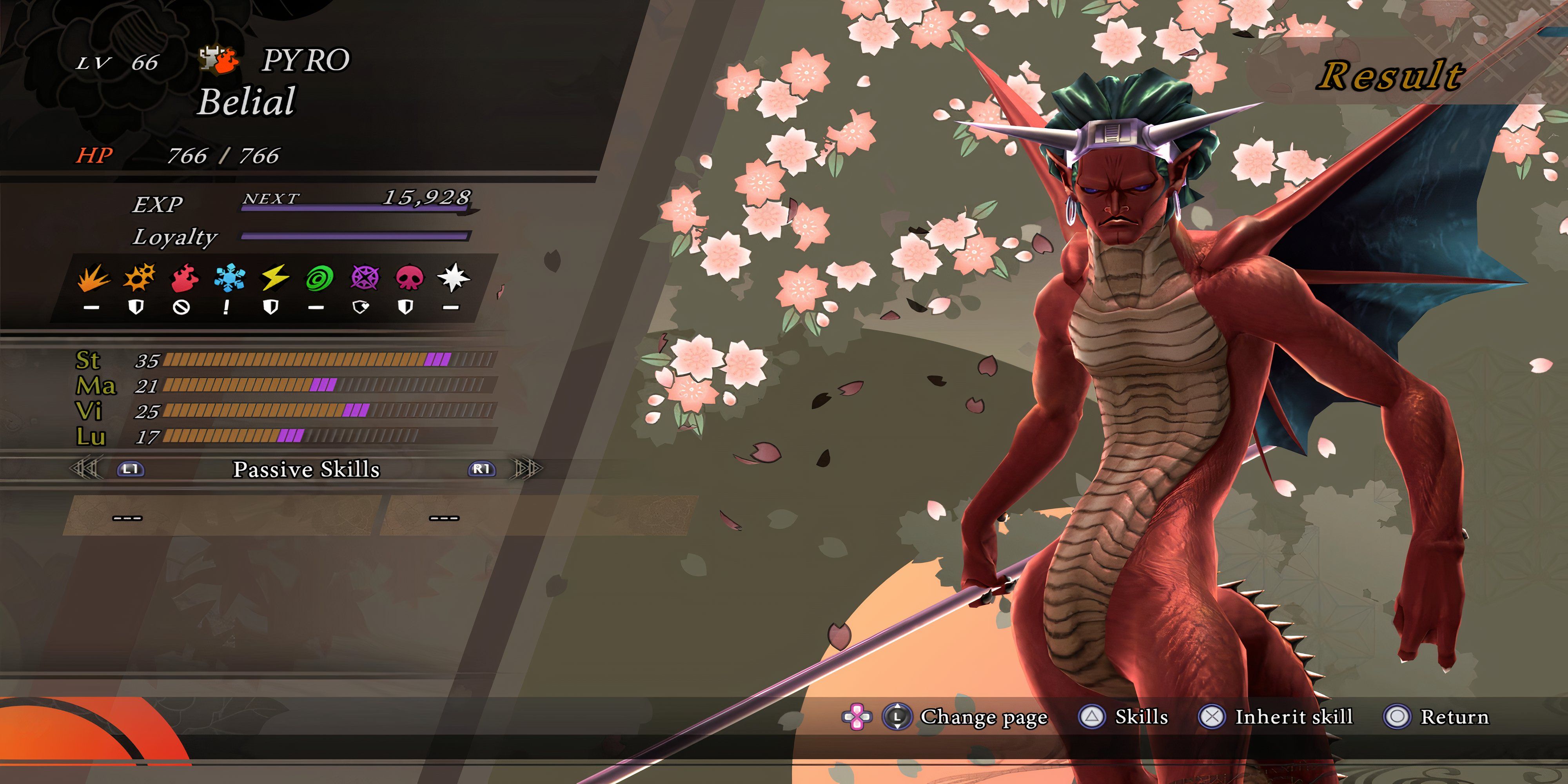Select the yellow lightning bolt affinity icon
The image size is (1568, 784).
pyautogui.click(x=274, y=278)
